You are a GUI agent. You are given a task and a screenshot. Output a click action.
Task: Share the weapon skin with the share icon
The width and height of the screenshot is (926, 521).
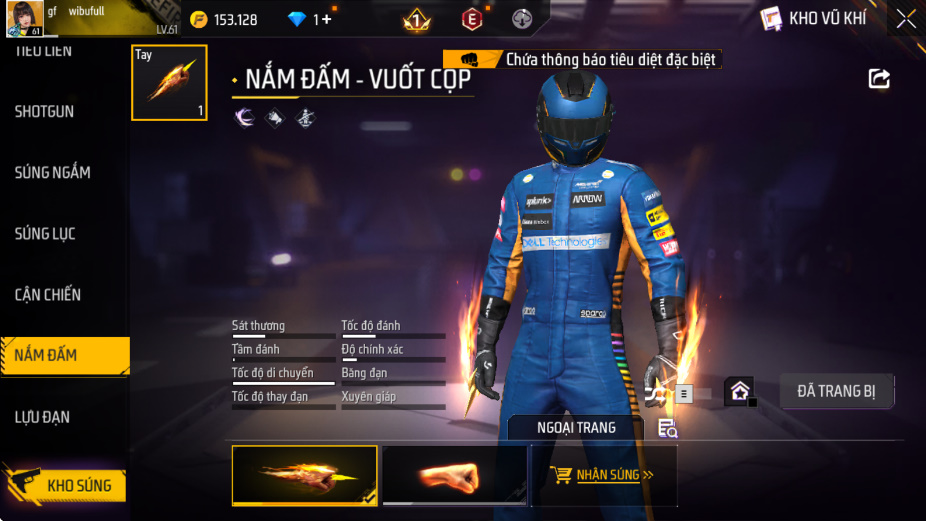(x=879, y=78)
